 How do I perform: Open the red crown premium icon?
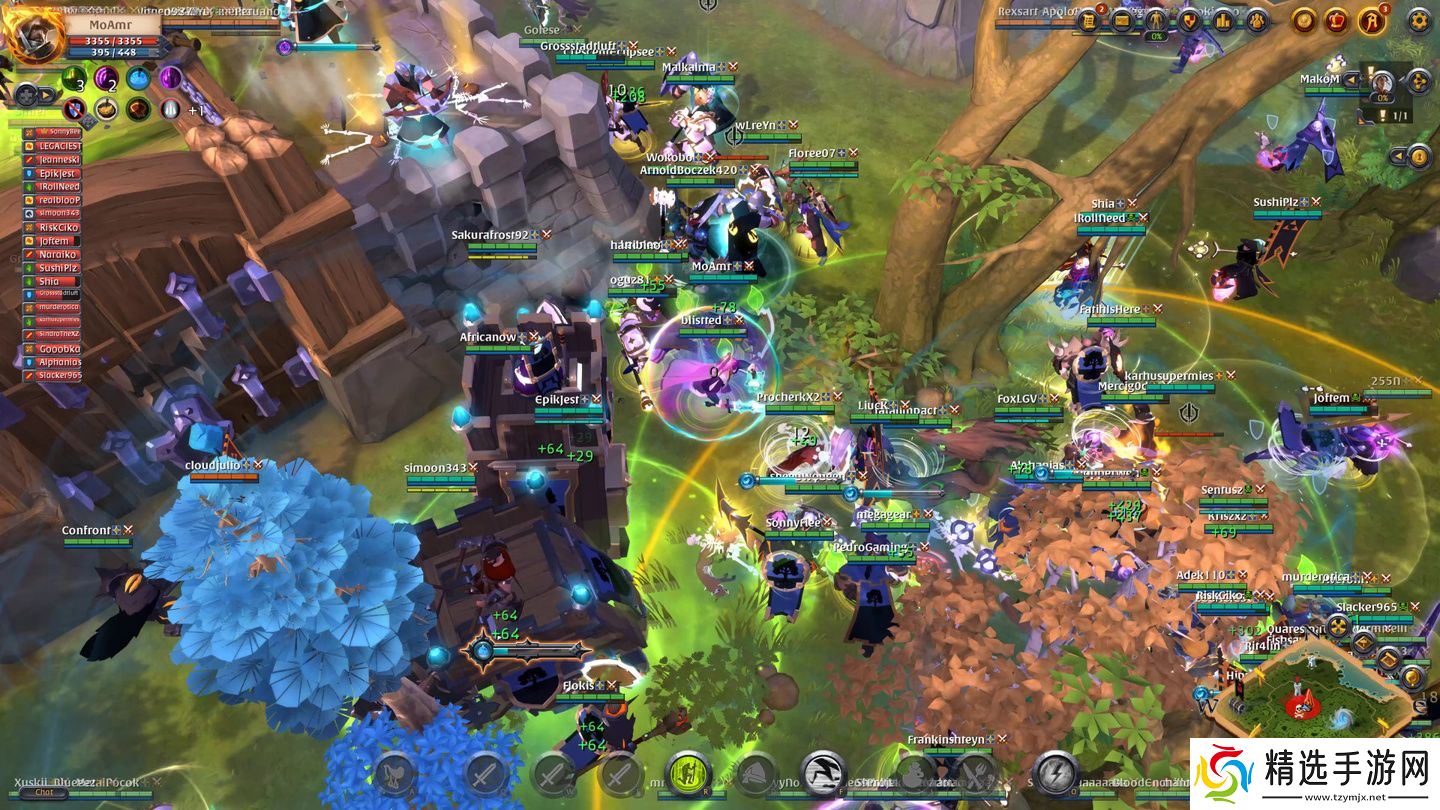click(1337, 20)
